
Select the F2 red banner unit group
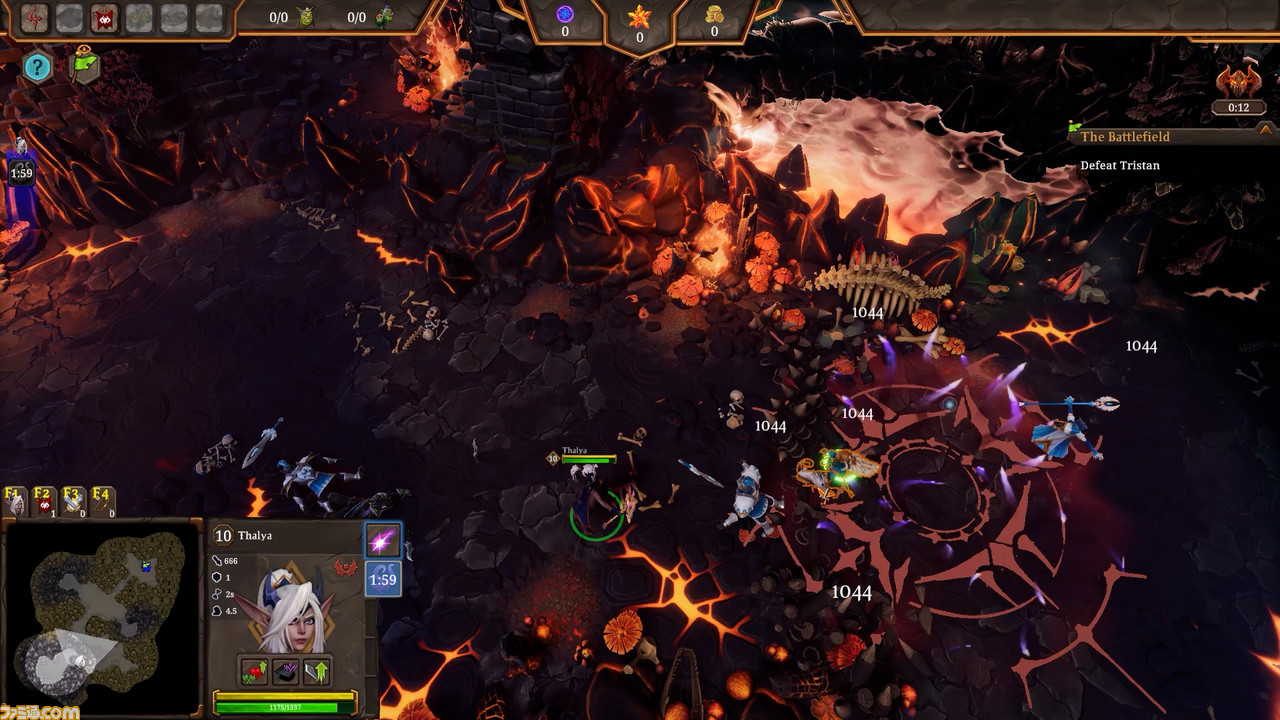(x=44, y=501)
